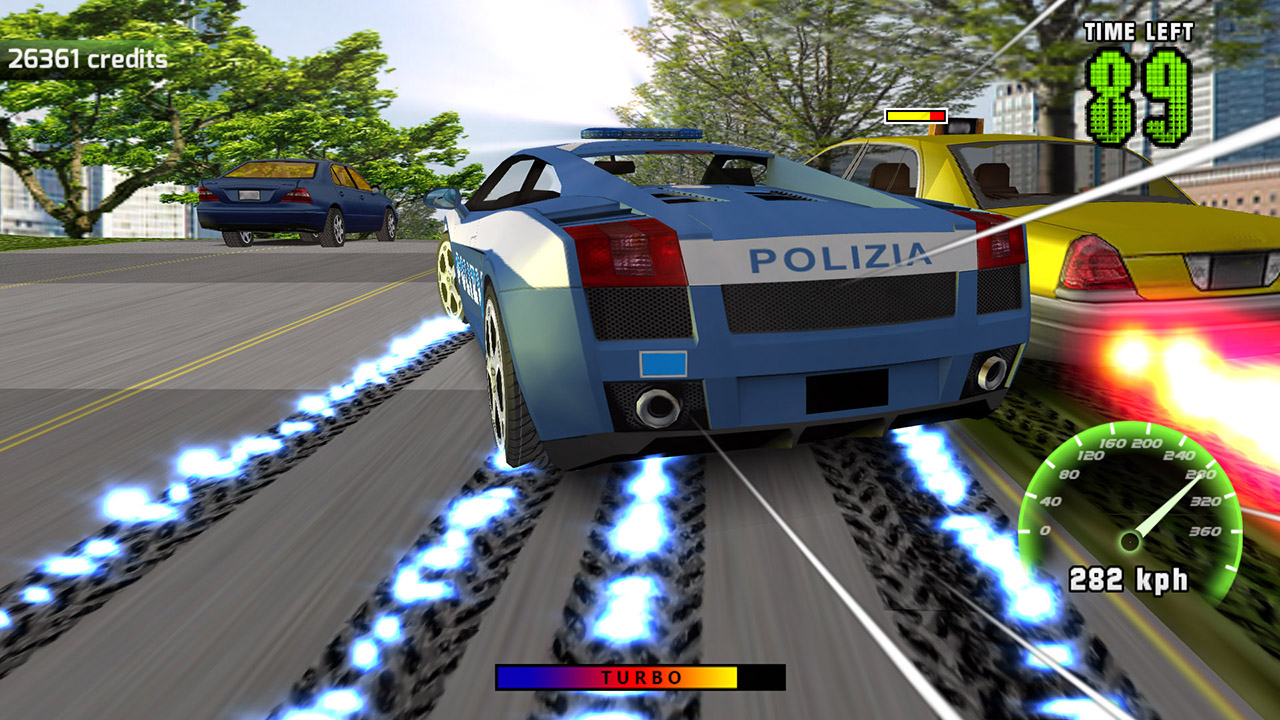Click the blue emergency sticker on the bumper
1280x720 pixels.
(662, 364)
